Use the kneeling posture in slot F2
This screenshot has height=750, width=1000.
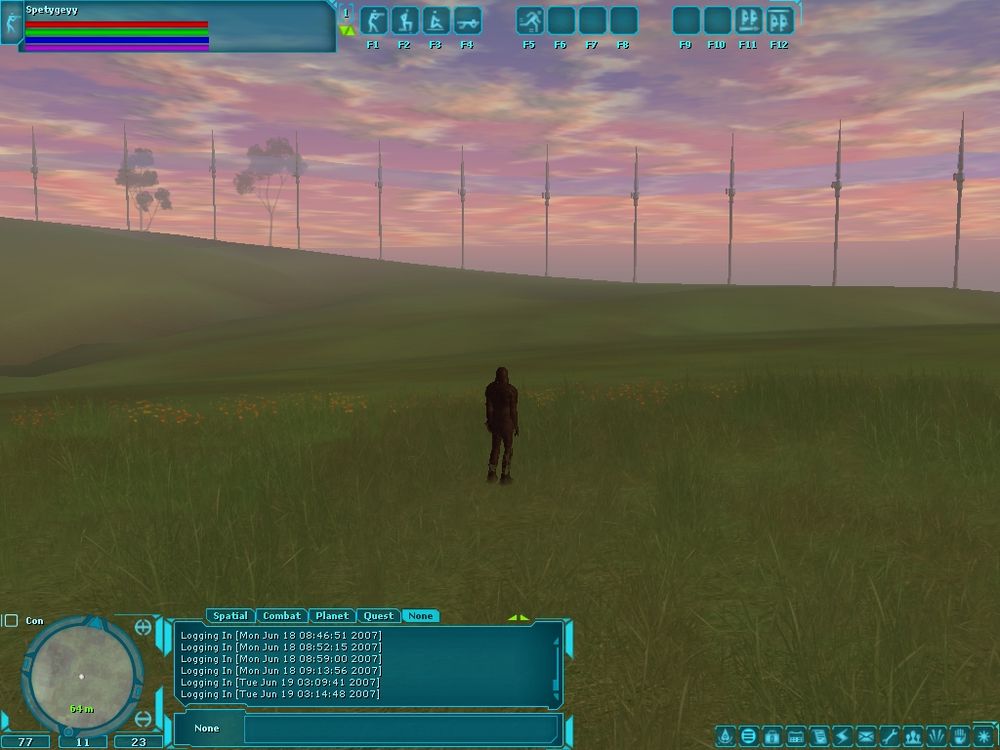[x=404, y=21]
